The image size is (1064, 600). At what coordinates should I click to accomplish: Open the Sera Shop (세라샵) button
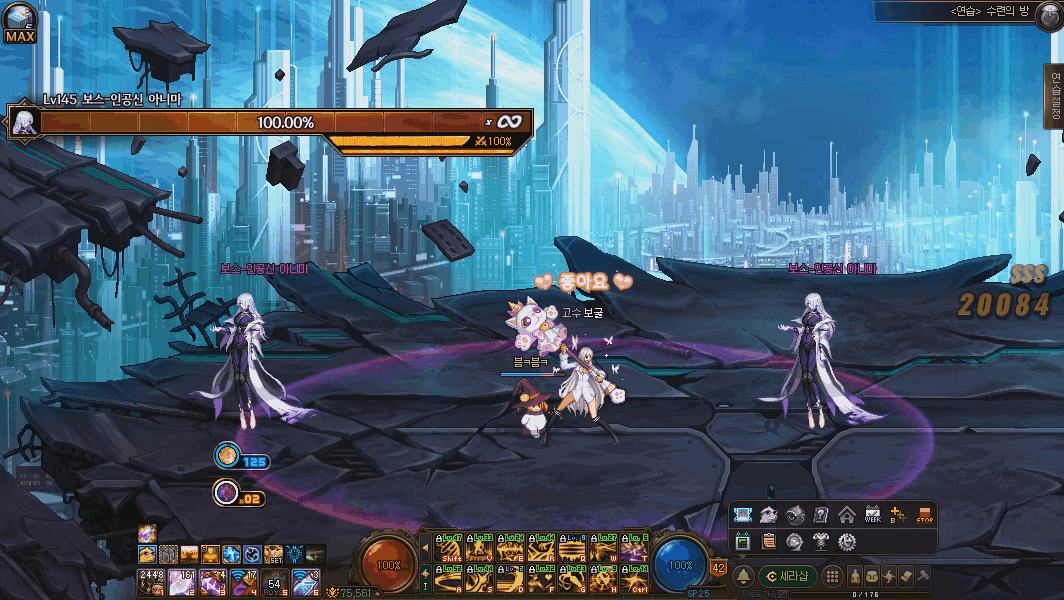[x=788, y=576]
